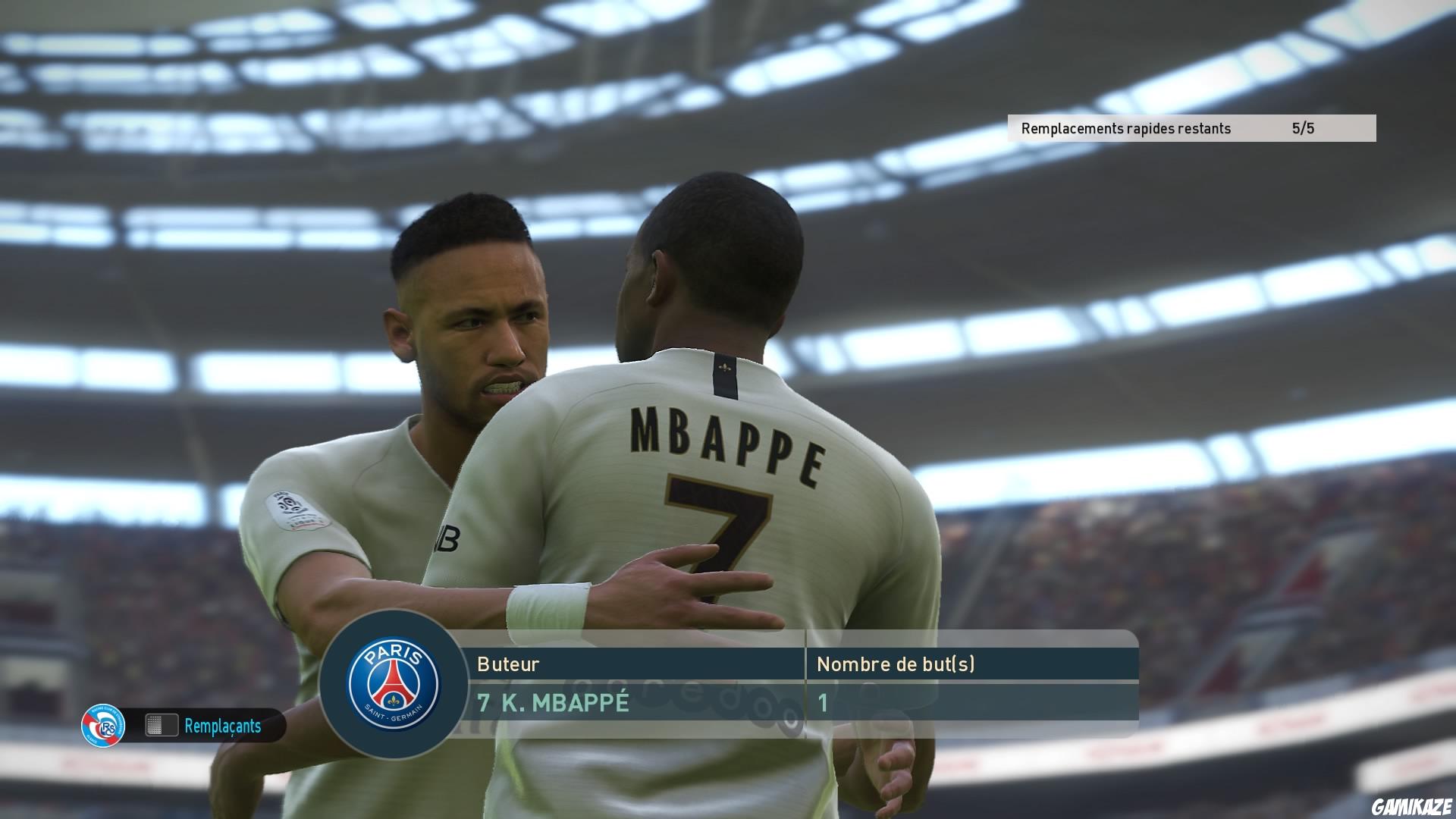This screenshot has height=819, width=1456.
Task: Select the 5/5 substitutions counter
Action: tap(1301, 128)
